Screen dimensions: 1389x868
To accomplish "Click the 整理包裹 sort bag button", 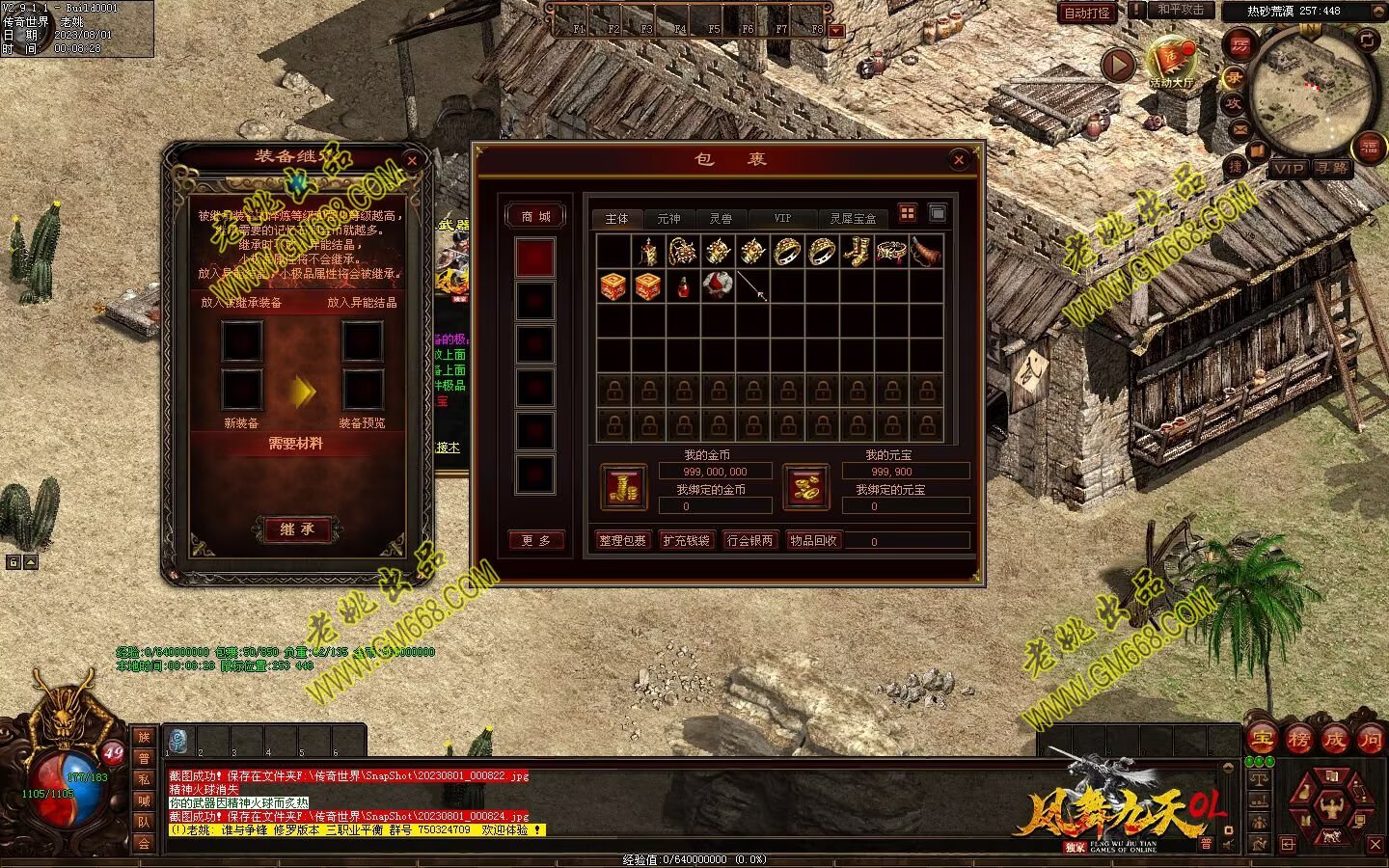I will click(x=622, y=541).
